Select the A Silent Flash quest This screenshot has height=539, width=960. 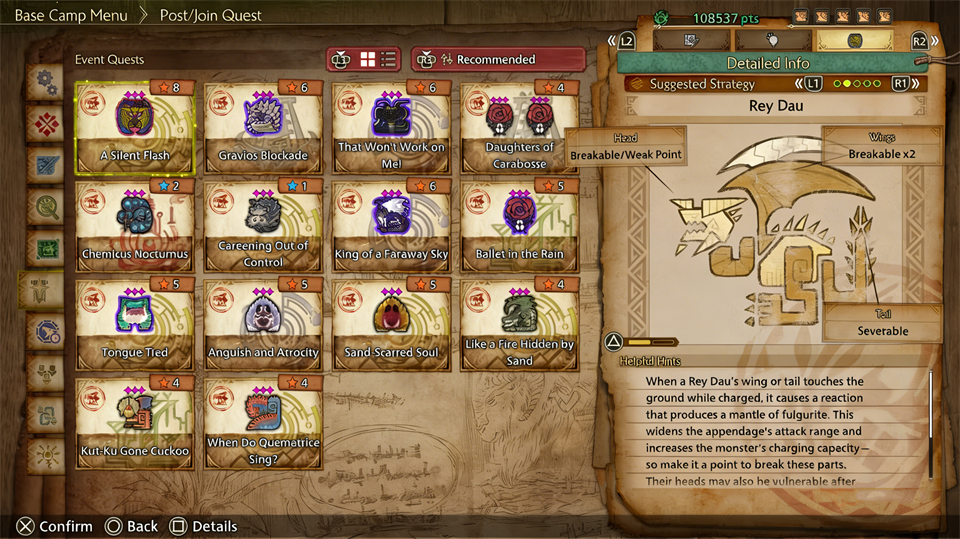[x=135, y=128]
